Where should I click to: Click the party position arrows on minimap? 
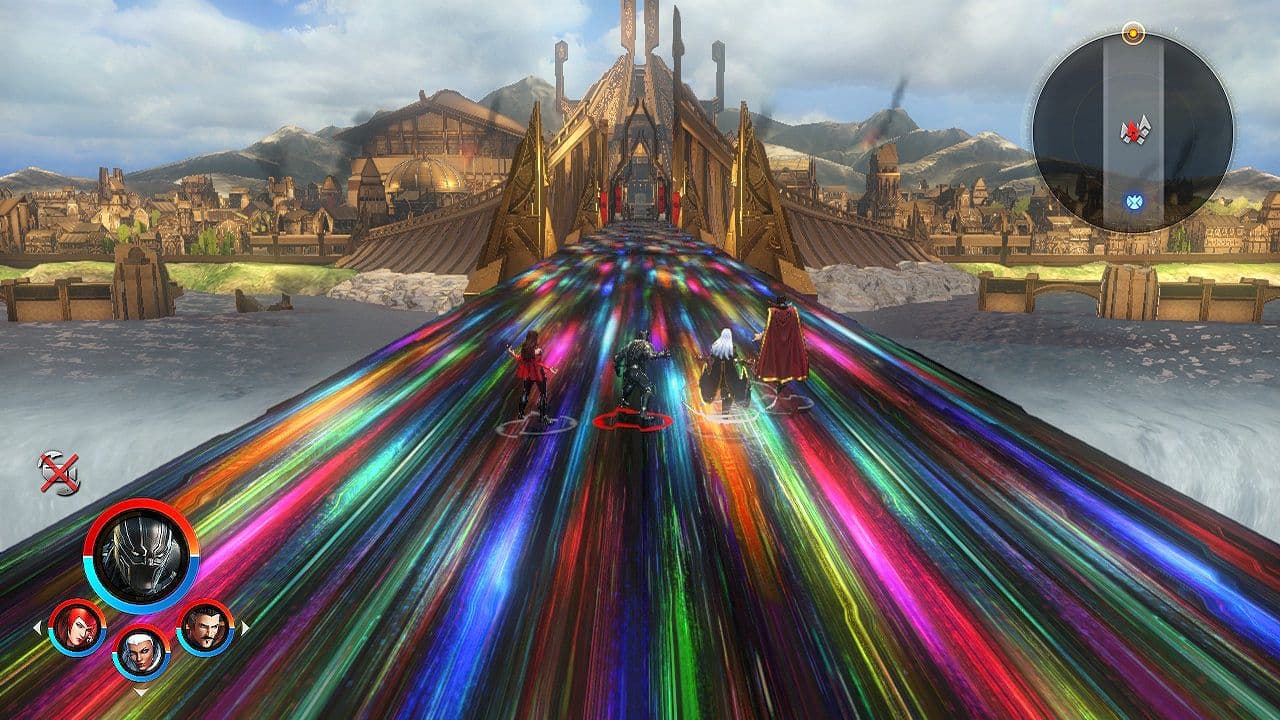(1134, 131)
